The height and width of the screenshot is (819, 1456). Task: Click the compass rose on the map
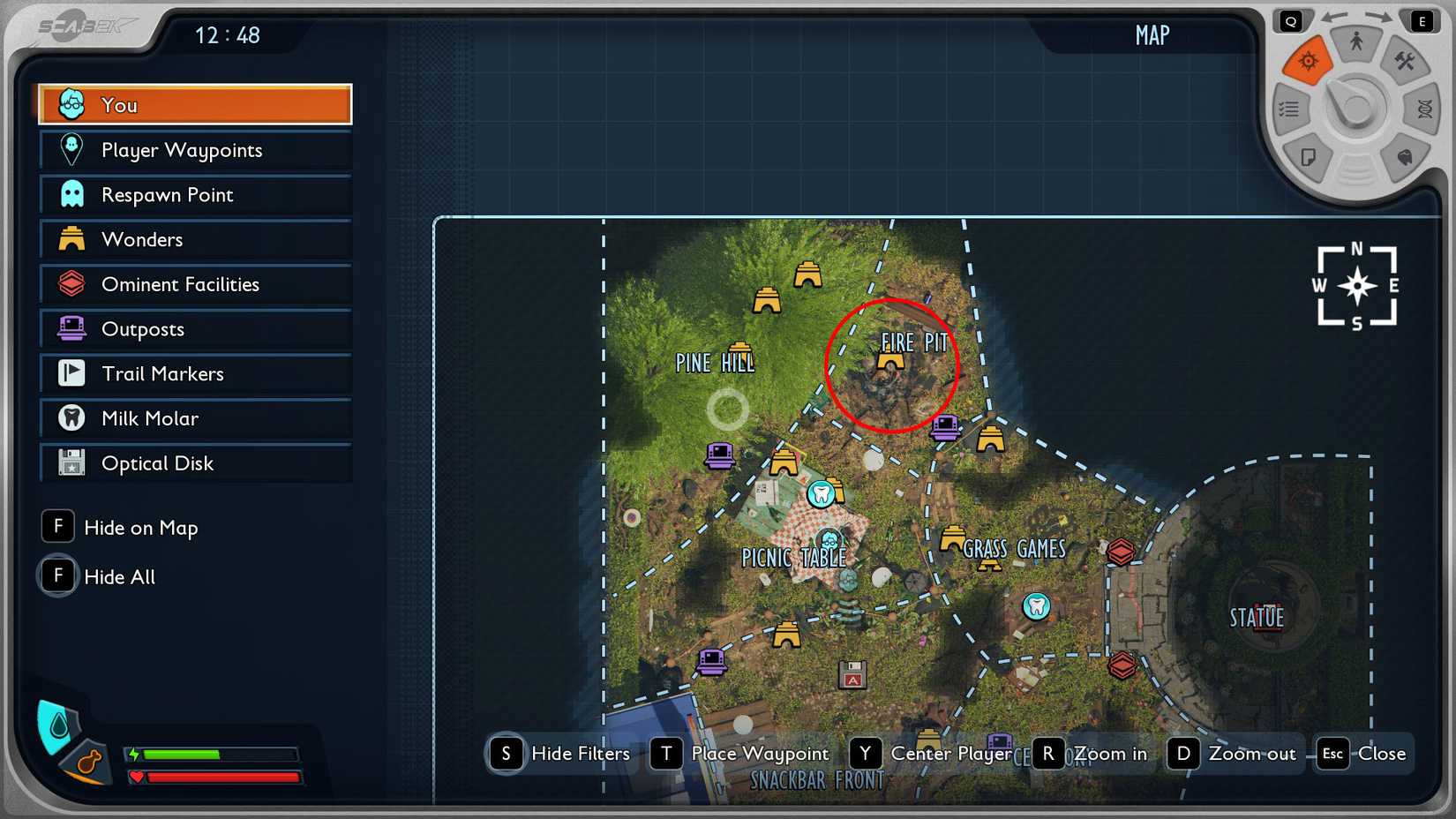click(x=1357, y=284)
